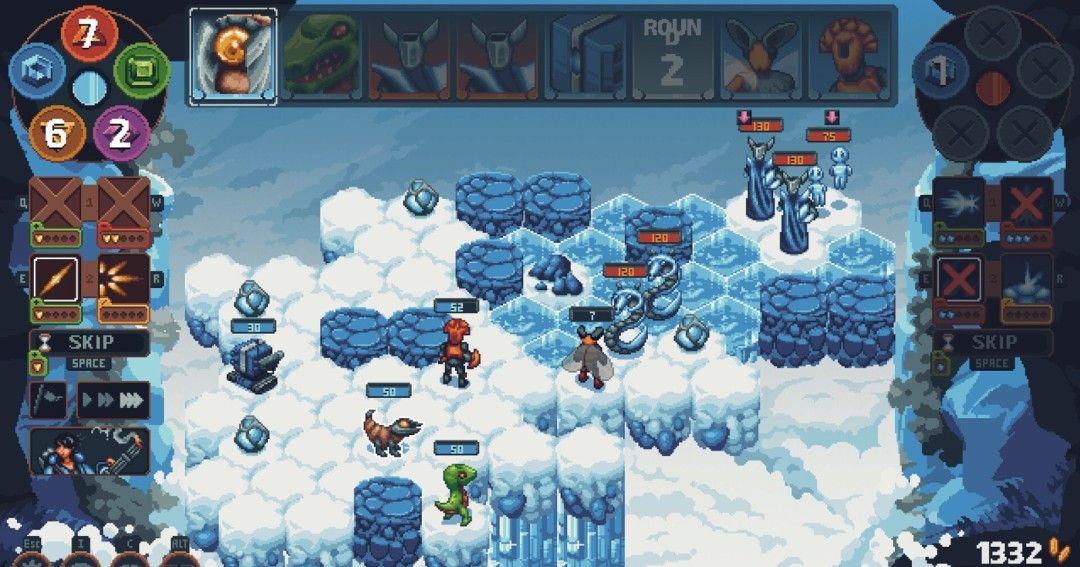This screenshot has height=567, width=1080.
Task: Select the green gem resource orb
Action: (142, 73)
